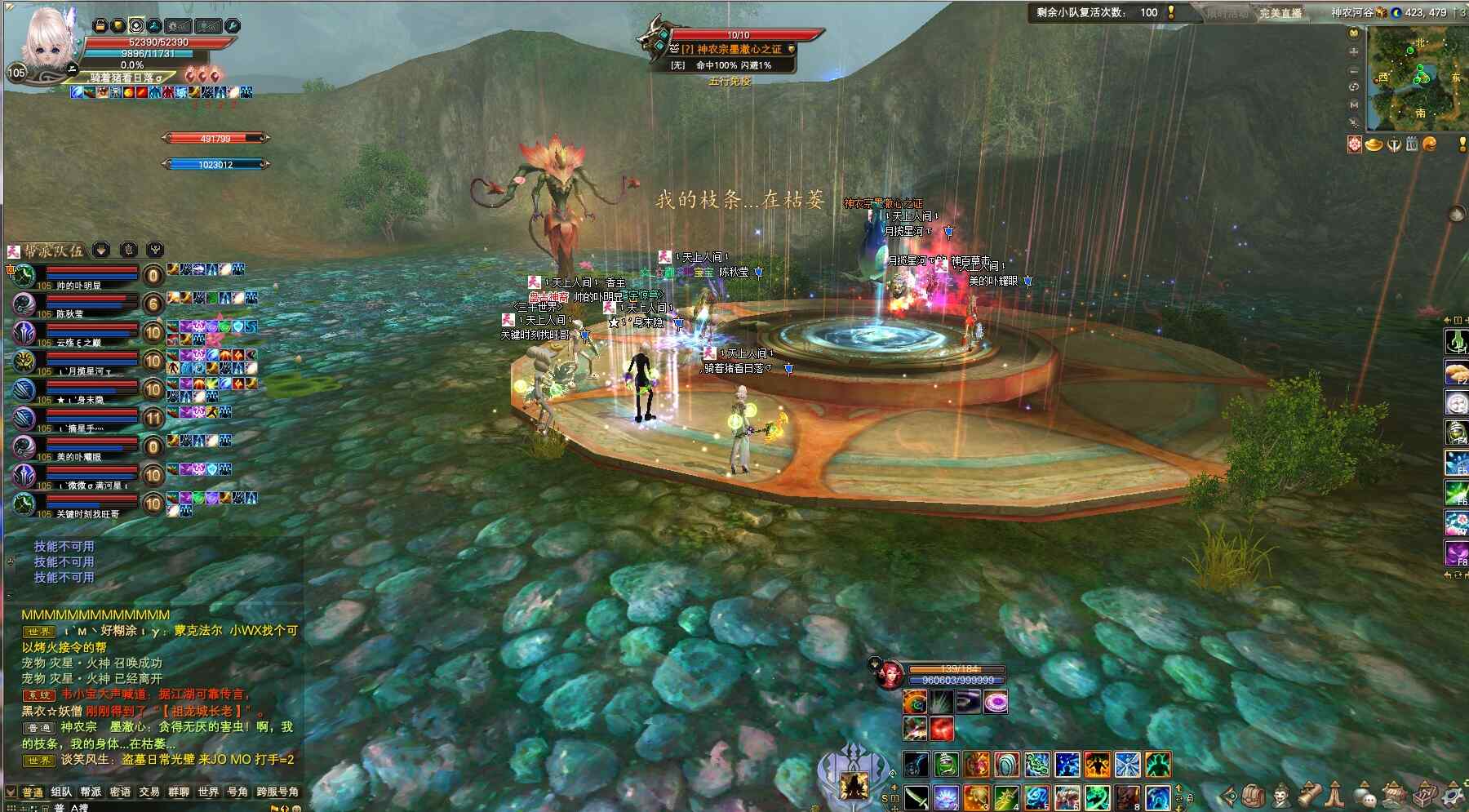The image size is (1469, 812).
Task: Use the pet's red orb skill
Action: coord(942,728)
